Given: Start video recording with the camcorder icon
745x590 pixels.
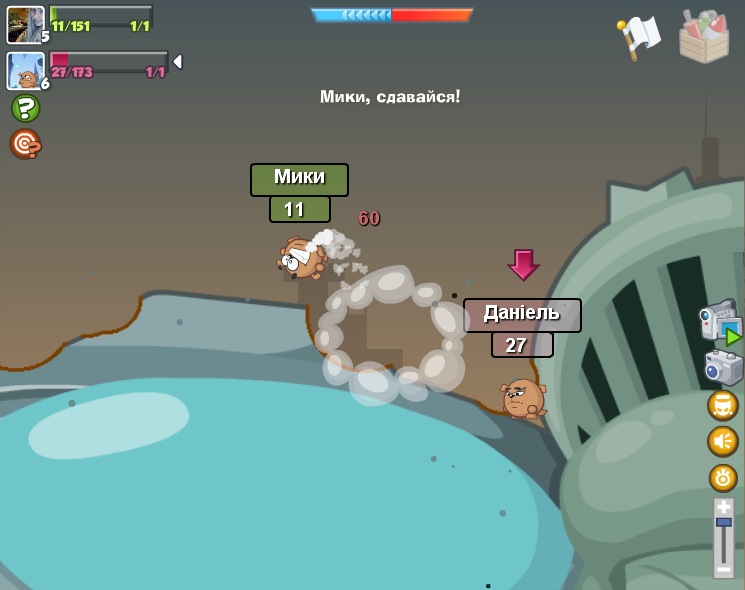Looking at the screenshot, I should pos(719,322).
